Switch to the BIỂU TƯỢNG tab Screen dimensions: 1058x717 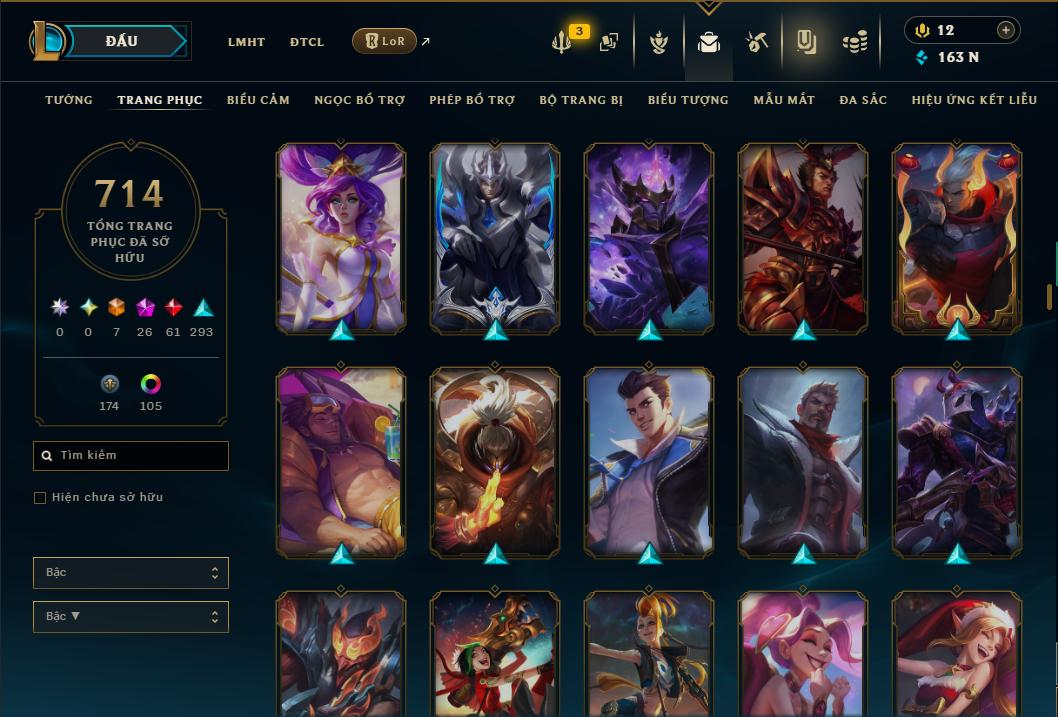point(688,100)
